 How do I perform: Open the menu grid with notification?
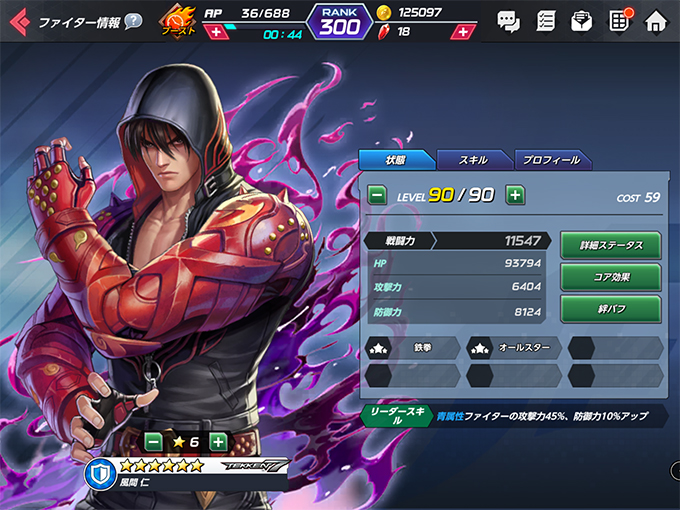click(x=619, y=21)
